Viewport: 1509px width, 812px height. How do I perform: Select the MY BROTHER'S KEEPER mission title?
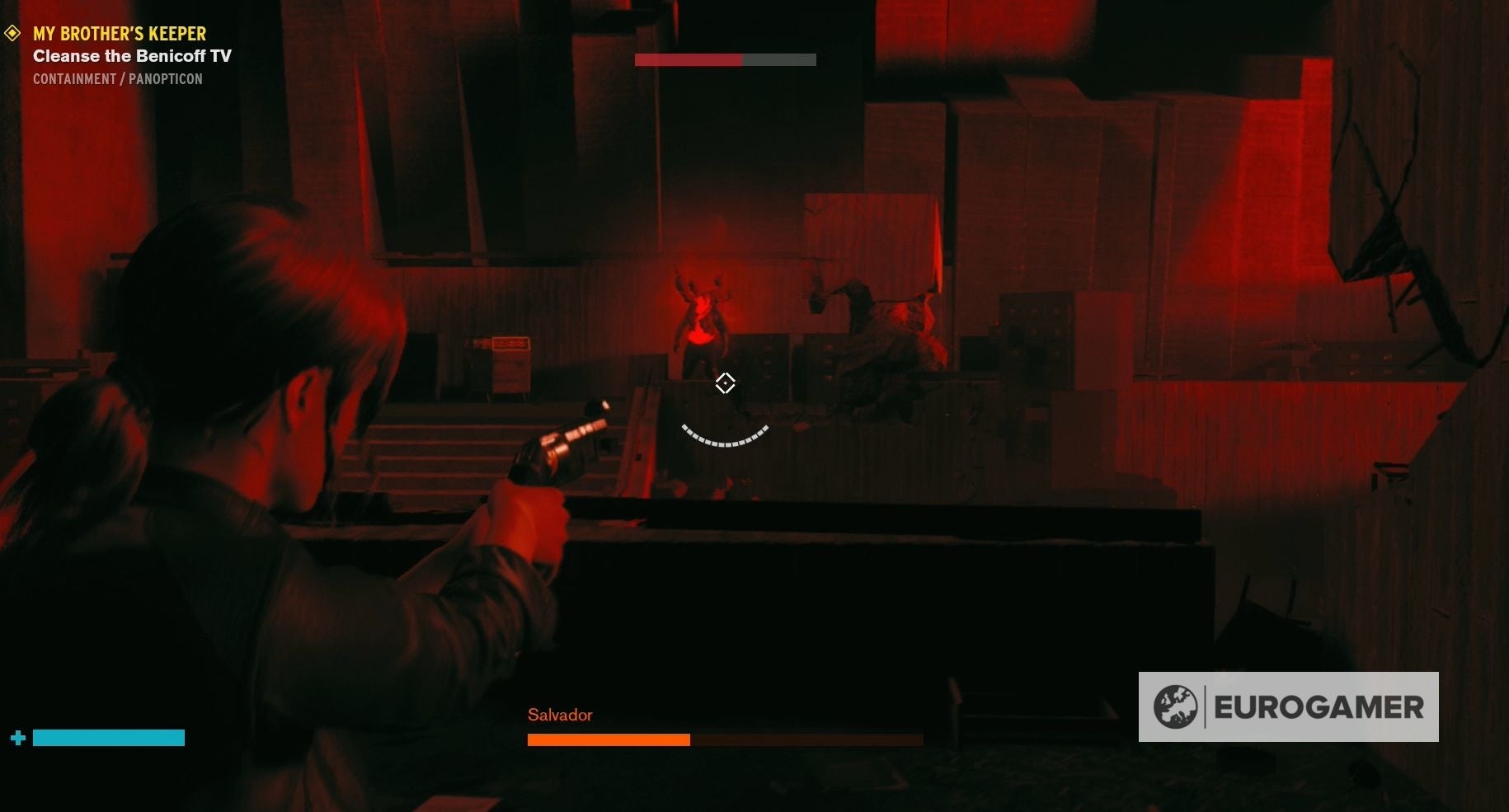pos(119,34)
